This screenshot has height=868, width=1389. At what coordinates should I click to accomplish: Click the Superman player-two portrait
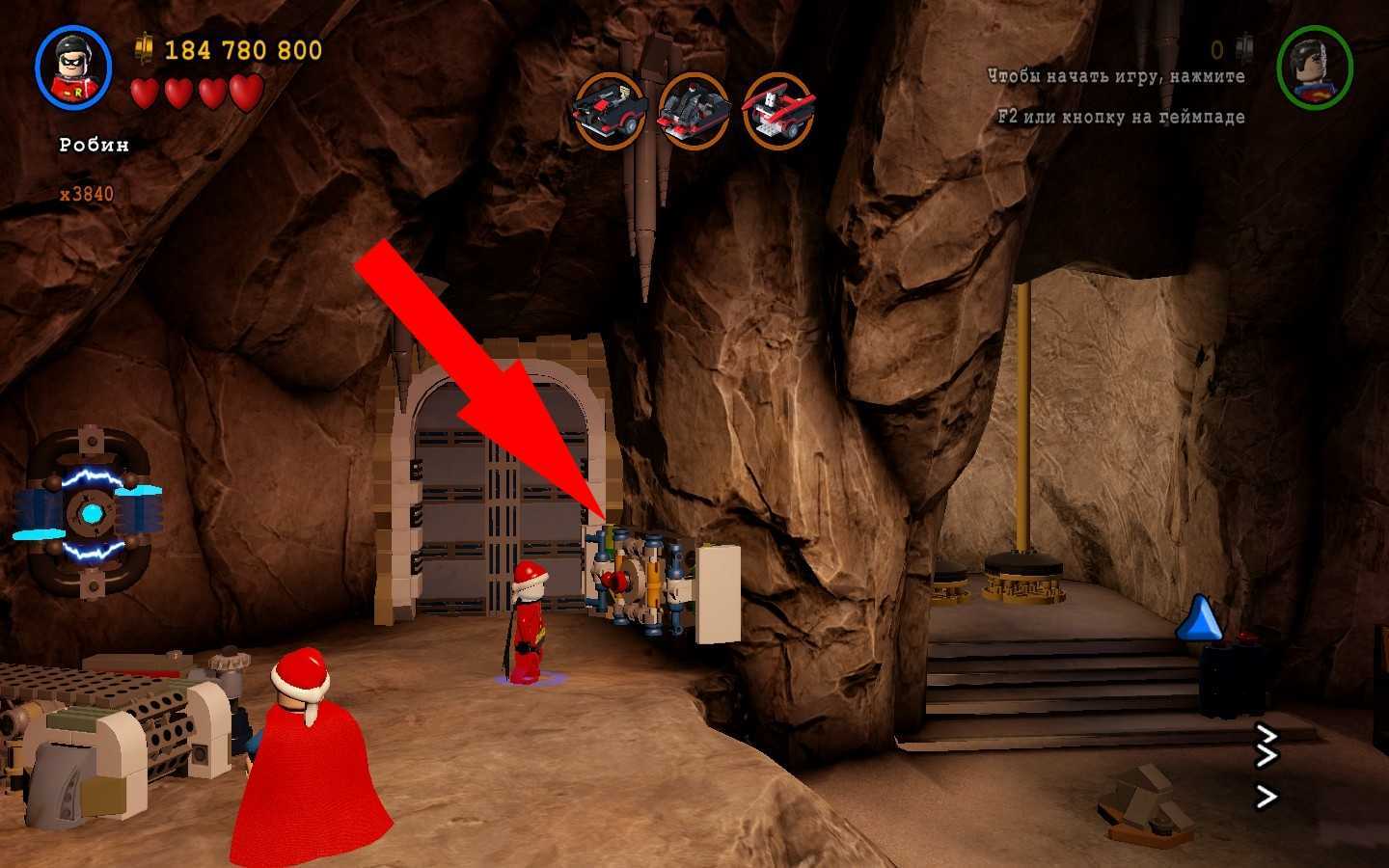pyautogui.click(x=1314, y=68)
